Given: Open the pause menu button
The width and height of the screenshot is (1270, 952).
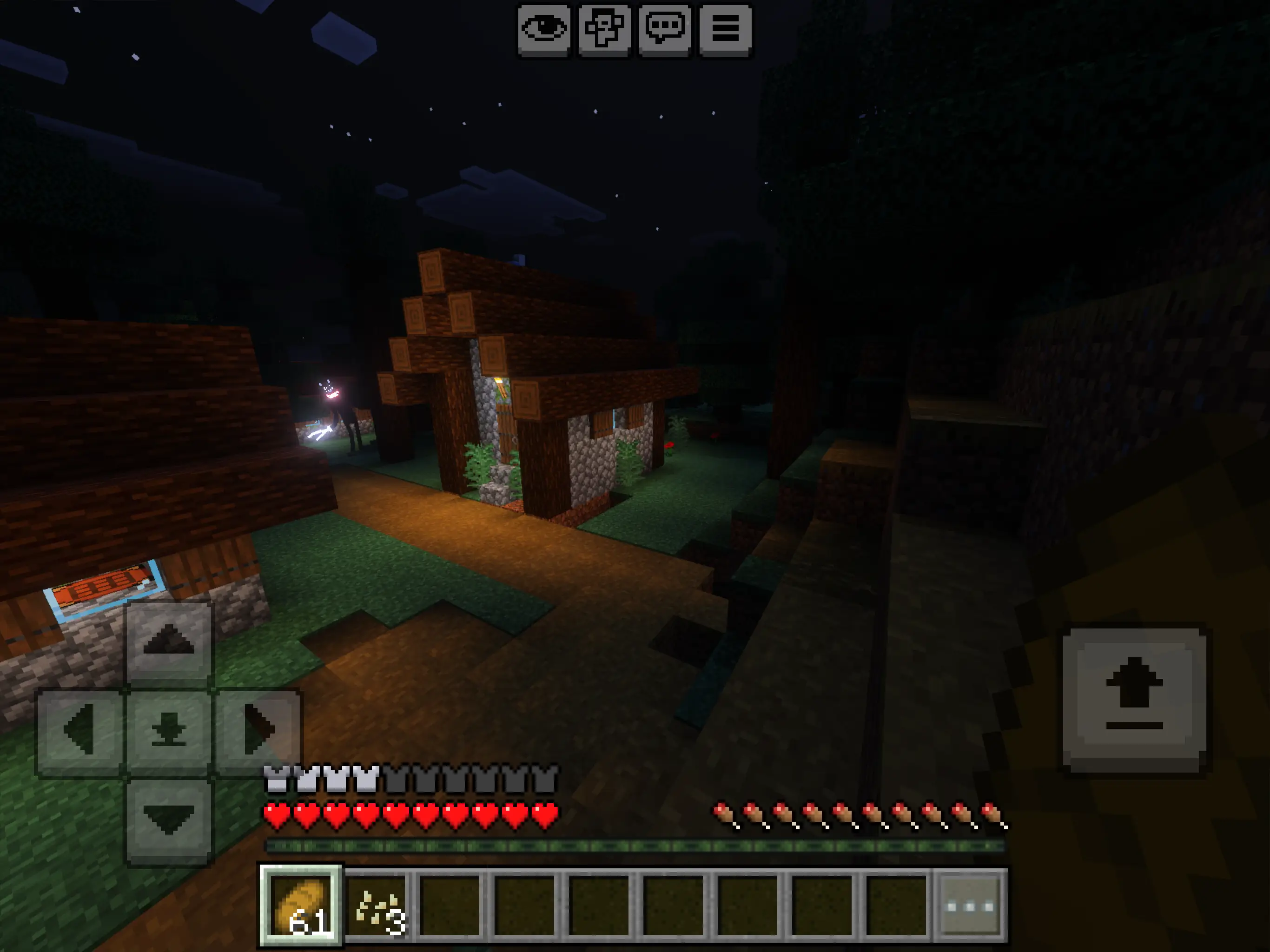Looking at the screenshot, I should tap(725, 29).
